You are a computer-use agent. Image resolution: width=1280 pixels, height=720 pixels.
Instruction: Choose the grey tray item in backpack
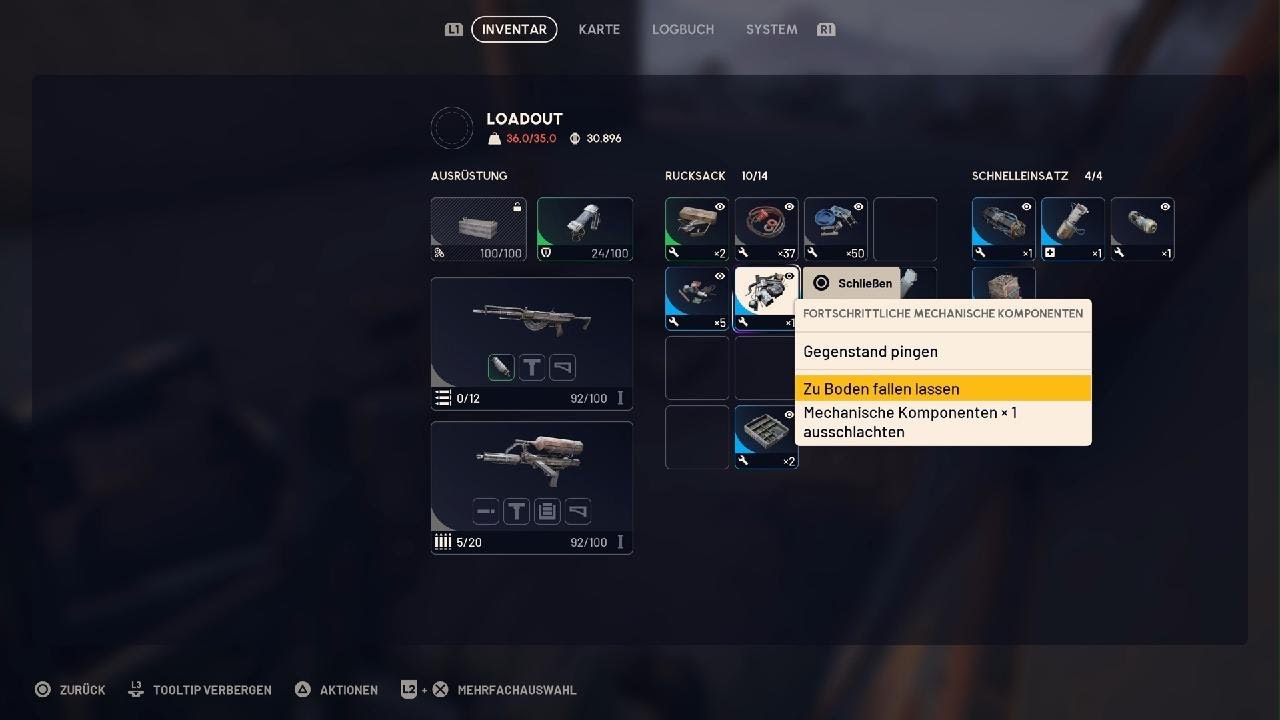point(767,436)
